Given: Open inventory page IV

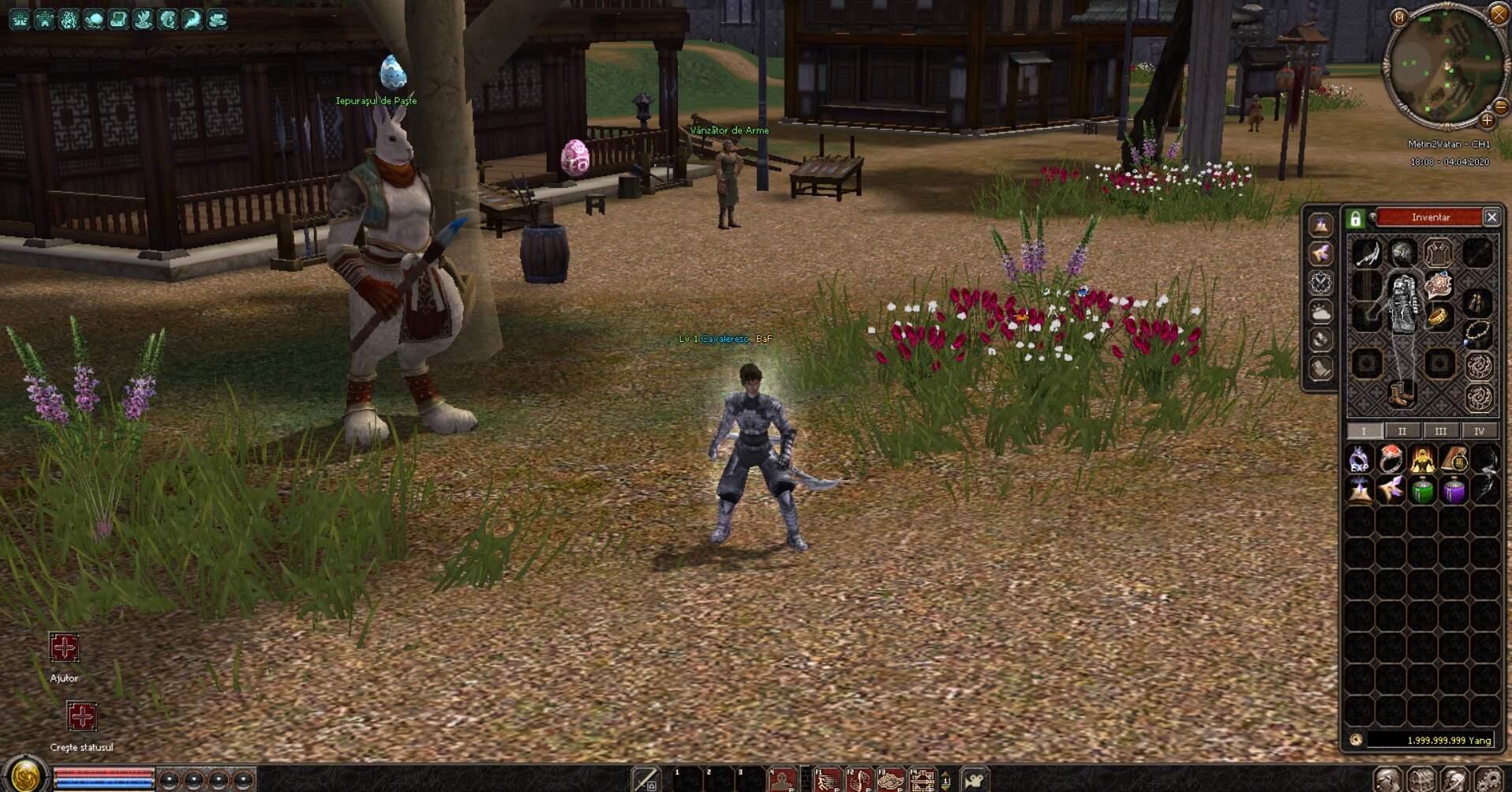Looking at the screenshot, I should 1479,431.
